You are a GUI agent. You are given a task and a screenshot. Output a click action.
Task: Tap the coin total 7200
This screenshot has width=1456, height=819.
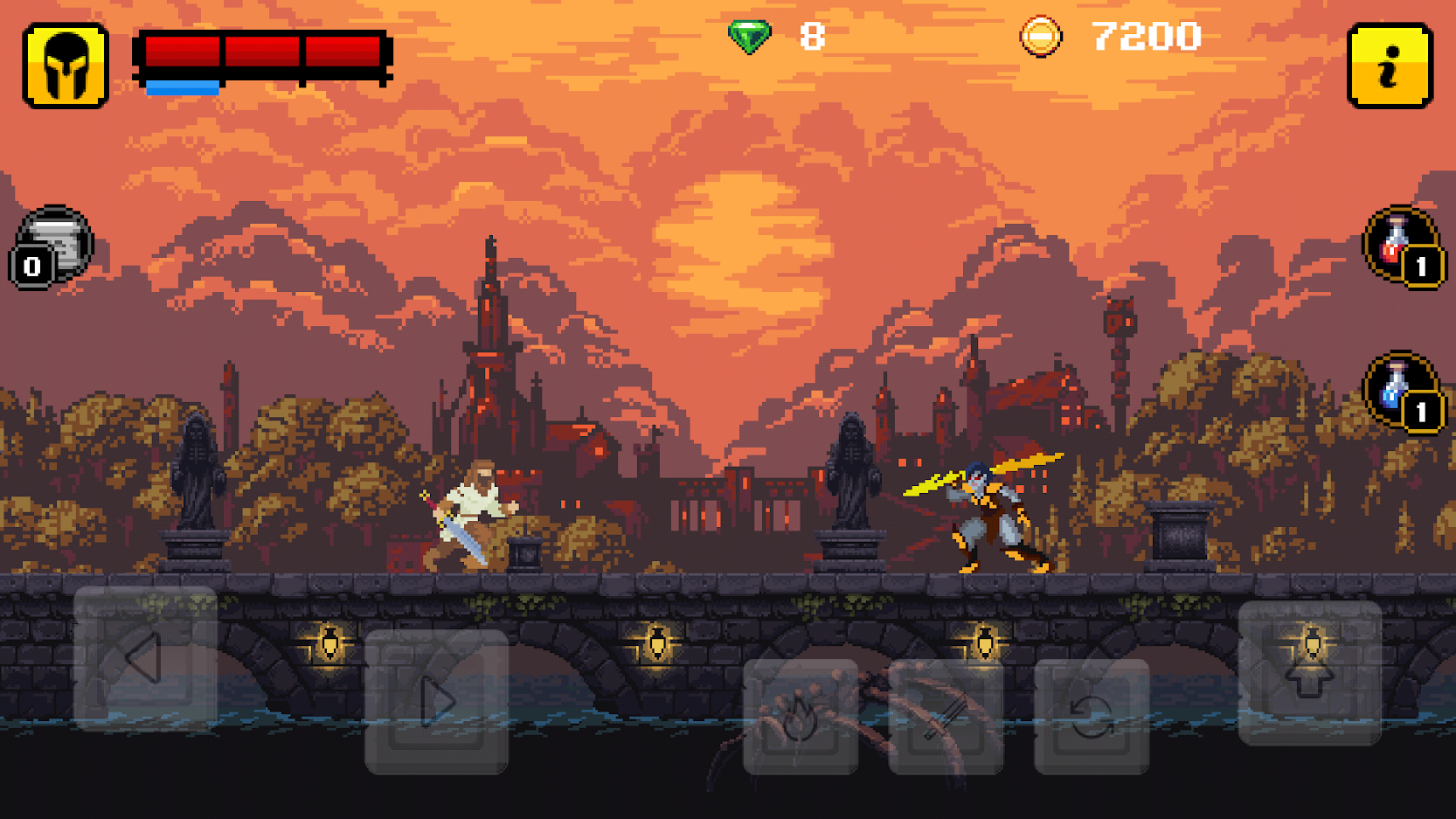pyautogui.click(x=1145, y=36)
